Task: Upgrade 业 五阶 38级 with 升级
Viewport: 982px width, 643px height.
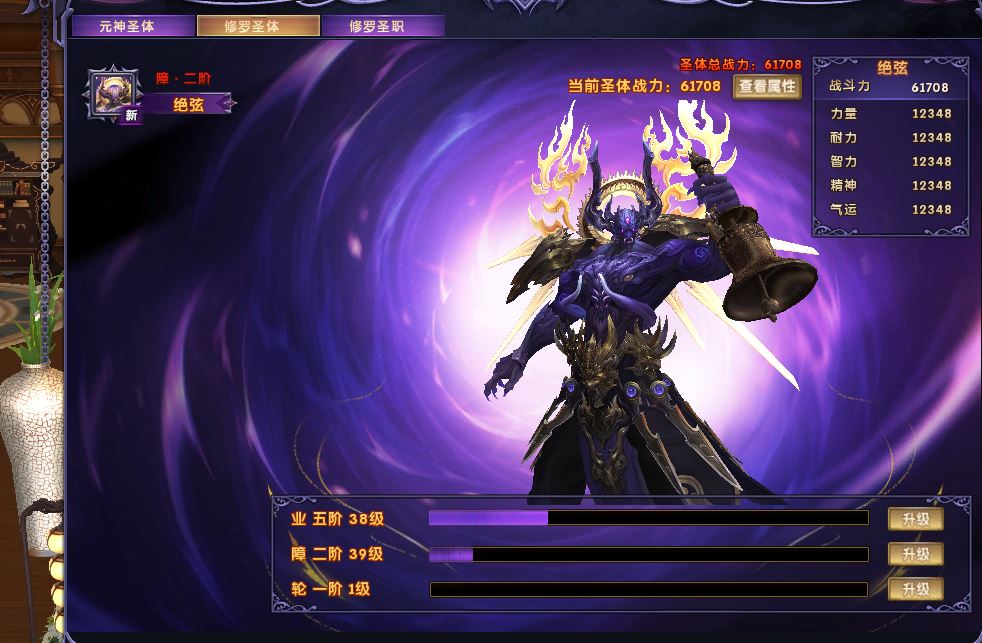Action: point(915,519)
